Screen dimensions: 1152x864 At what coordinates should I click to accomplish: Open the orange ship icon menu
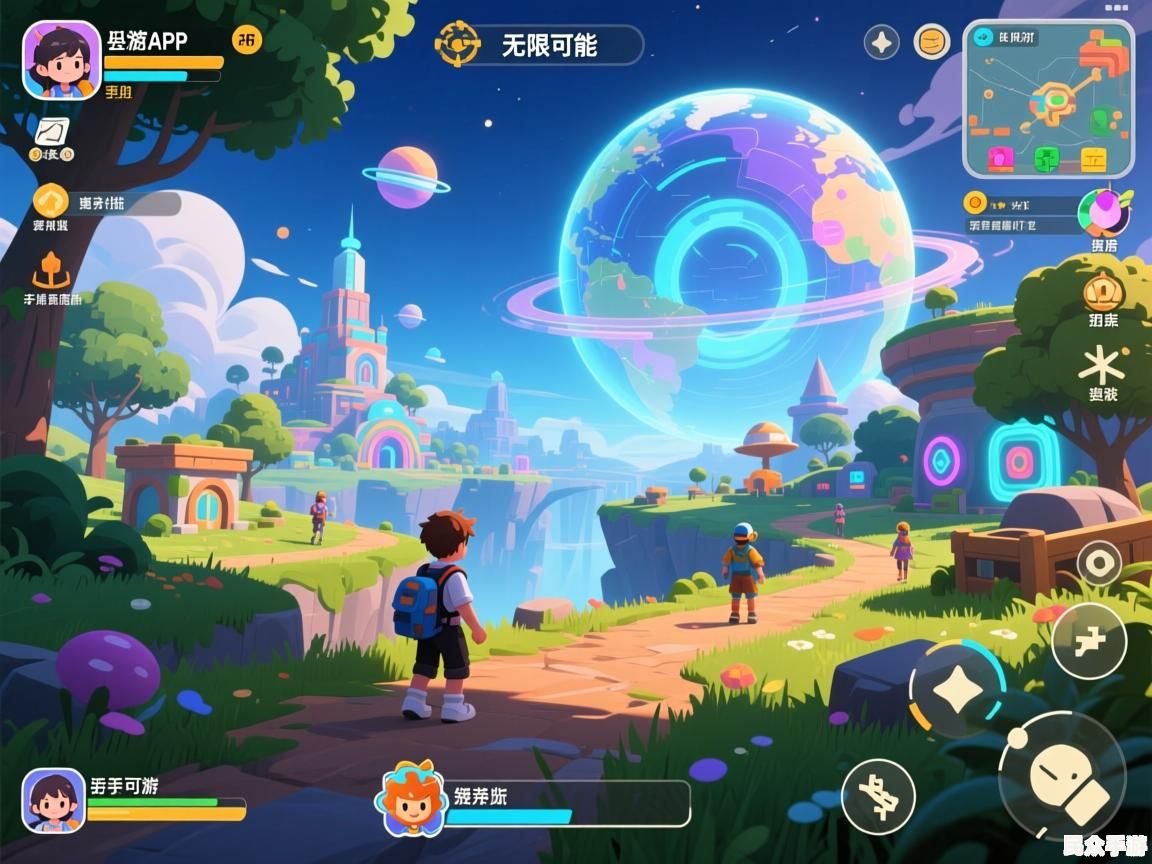coord(50,270)
